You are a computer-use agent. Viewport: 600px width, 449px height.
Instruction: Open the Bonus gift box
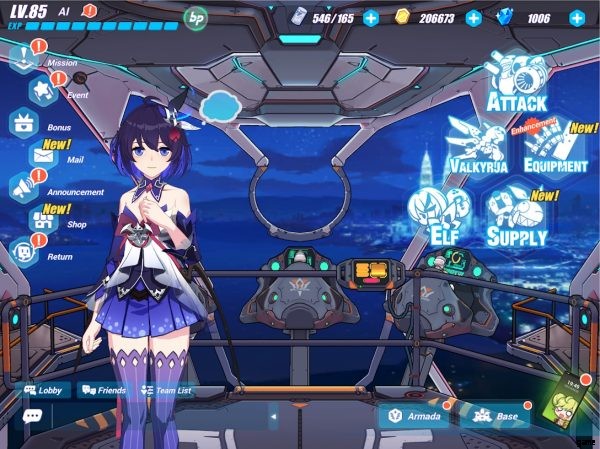coord(24,123)
